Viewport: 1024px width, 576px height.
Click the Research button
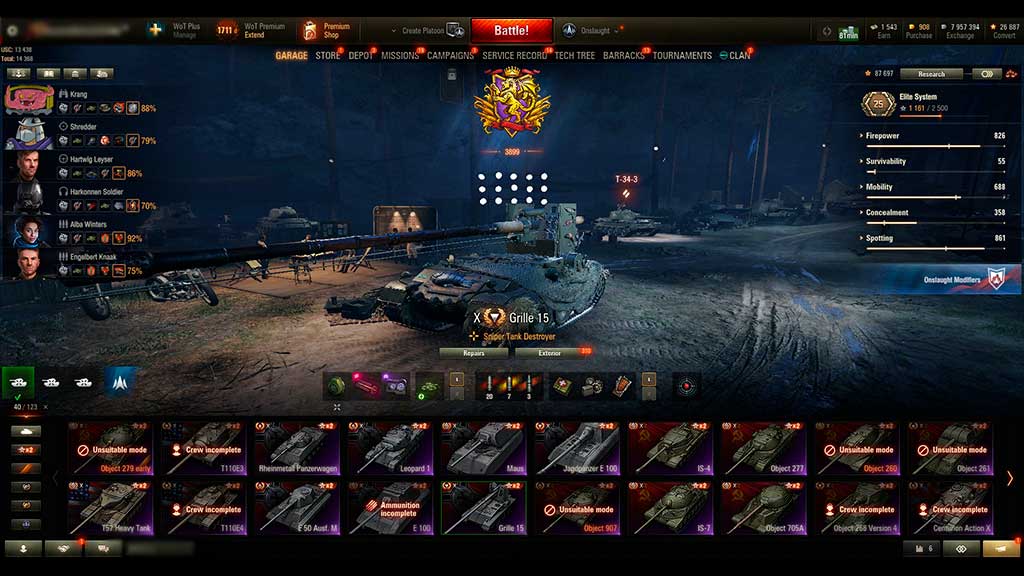pyautogui.click(x=930, y=74)
